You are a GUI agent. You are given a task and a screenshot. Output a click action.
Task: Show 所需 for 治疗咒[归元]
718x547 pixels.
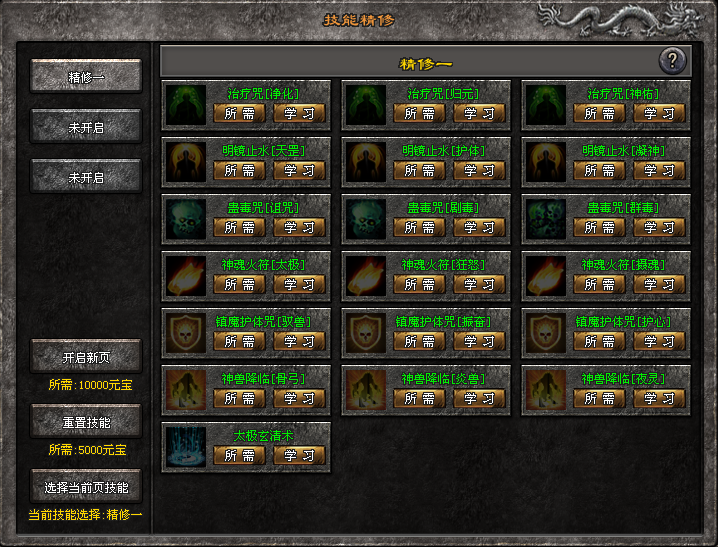pos(420,113)
